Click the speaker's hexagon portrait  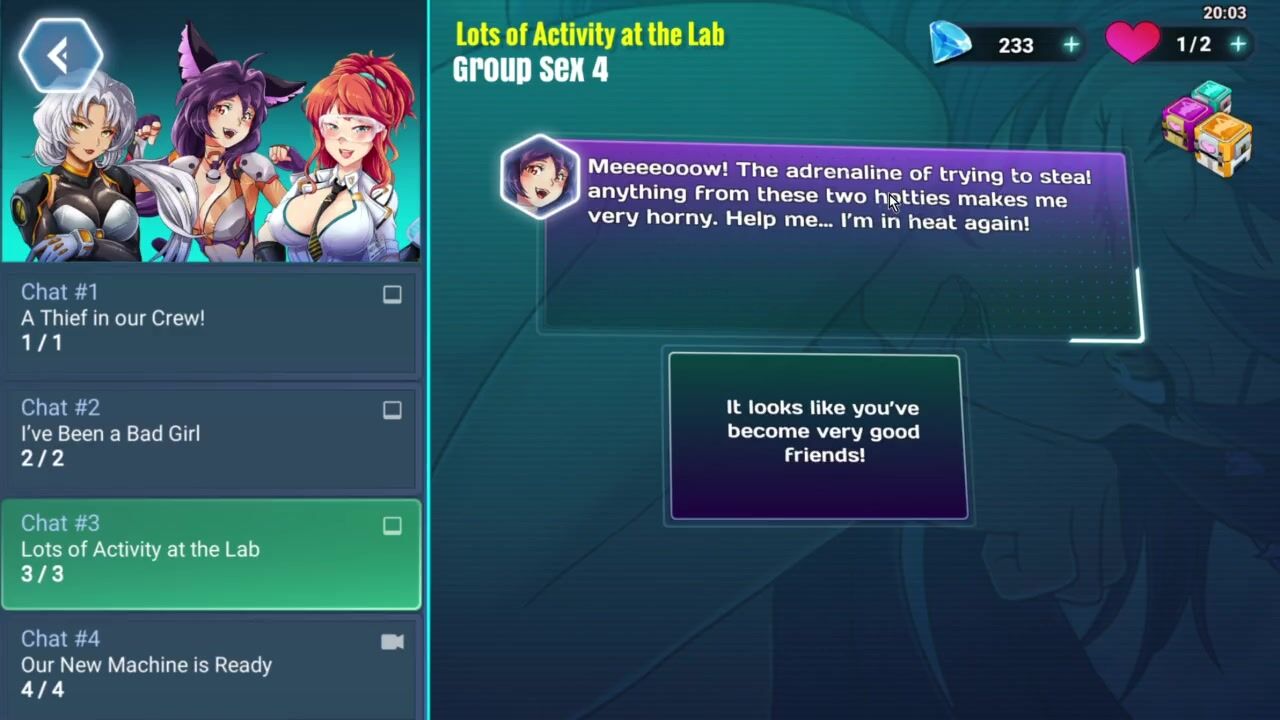coord(540,177)
